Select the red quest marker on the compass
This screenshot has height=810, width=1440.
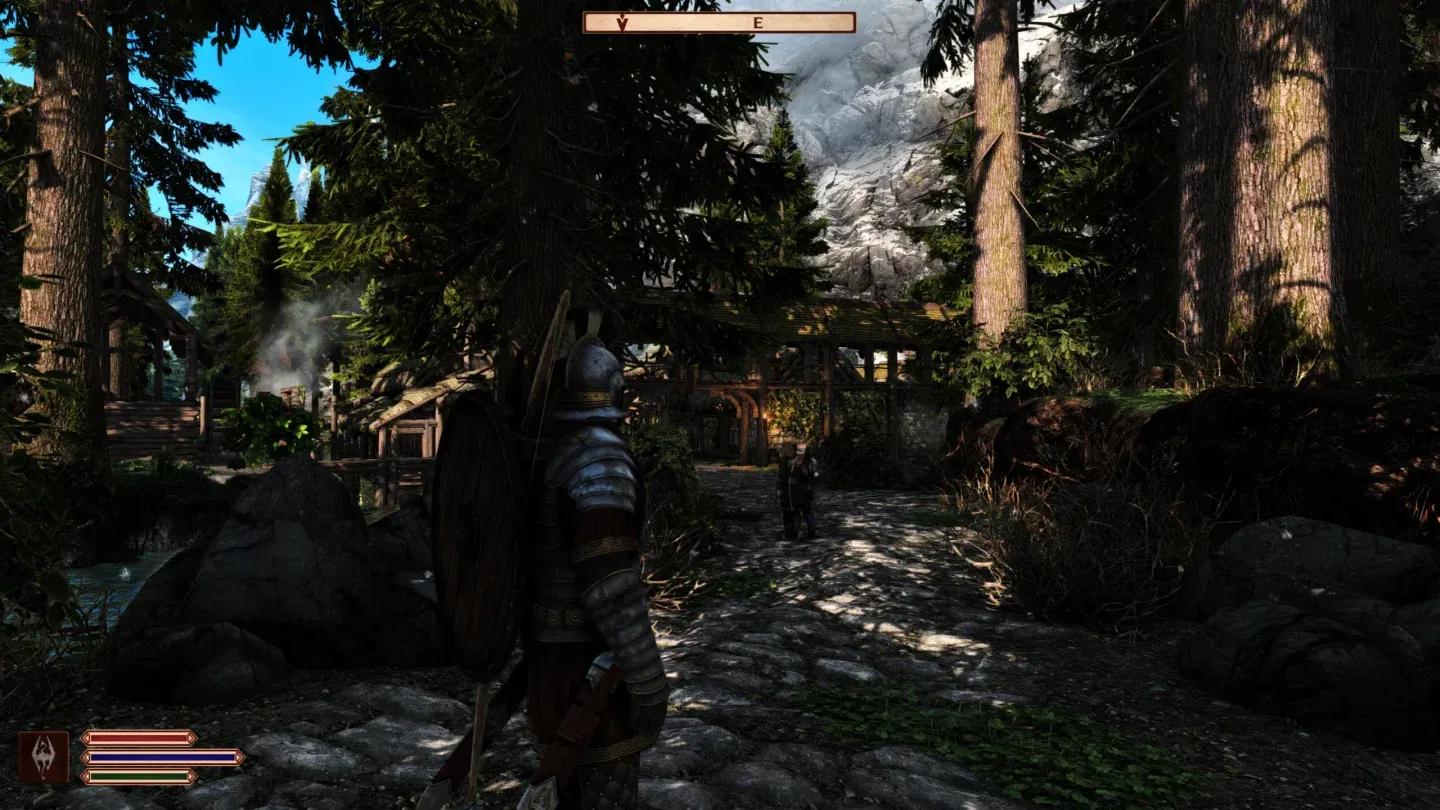click(x=621, y=22)
